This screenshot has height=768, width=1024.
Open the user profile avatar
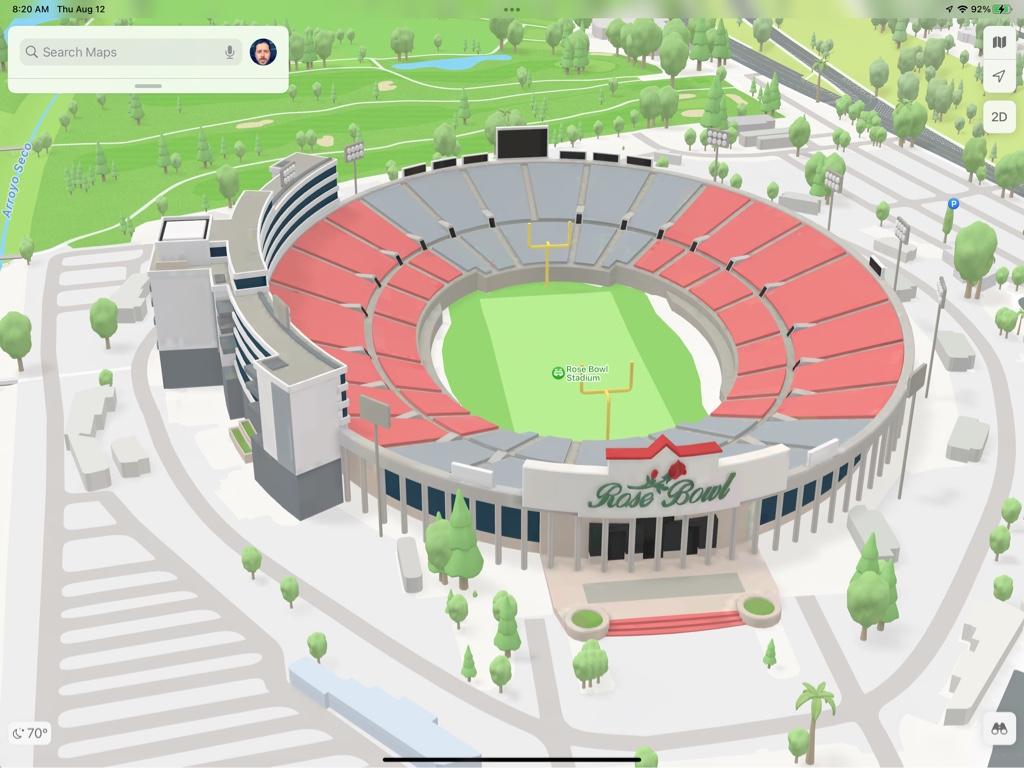click(263, 52)
